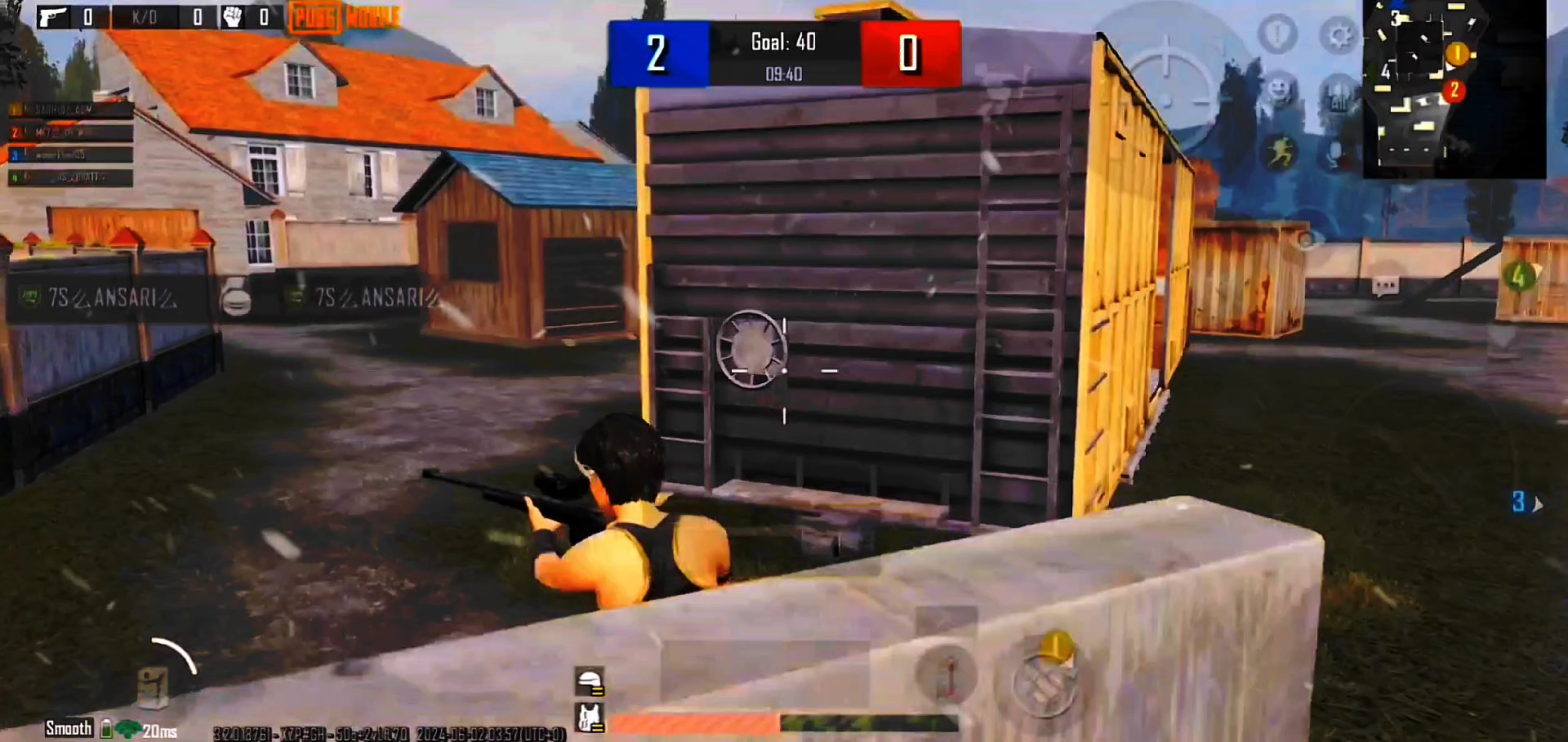The height and width of the screenshot is (742, 1568).
Task: Open the gear settings icon
Action: pos(1338,36)
